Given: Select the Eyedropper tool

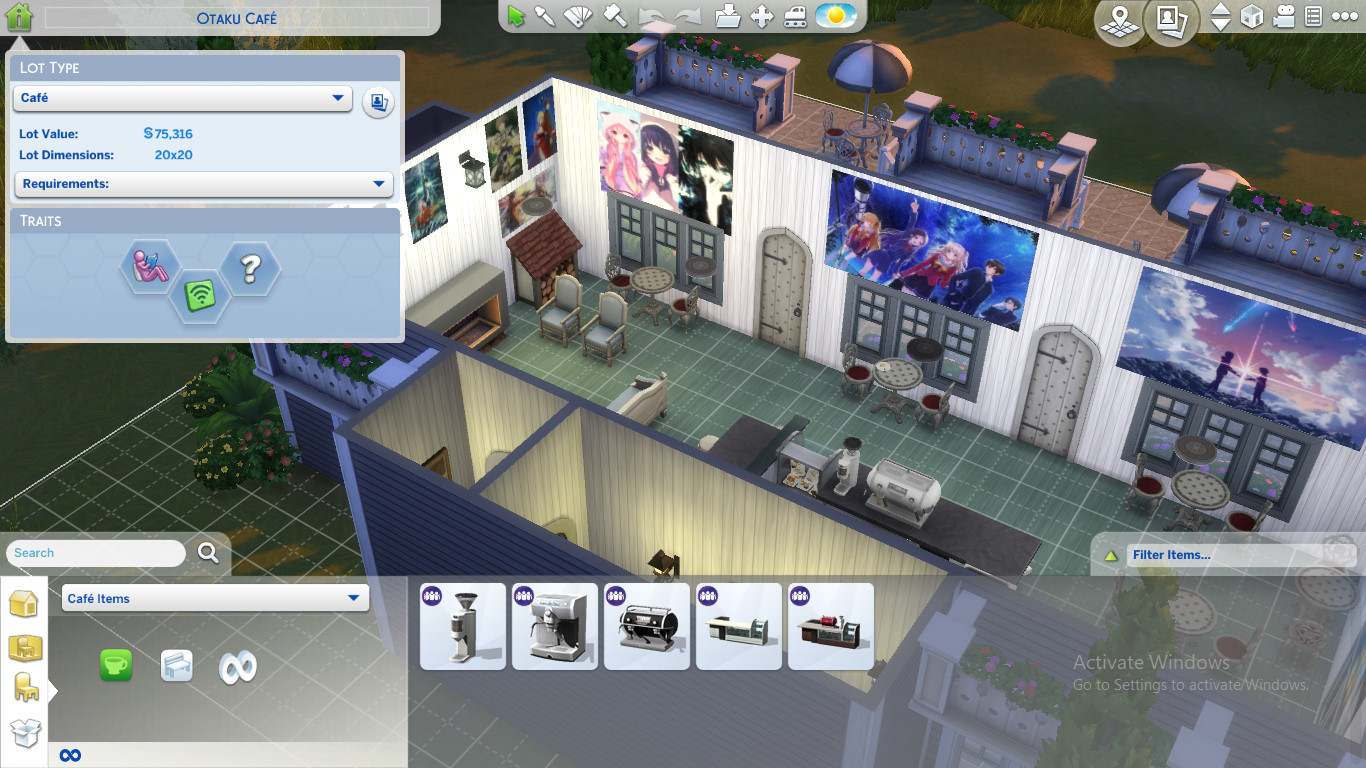Looking at the screenshot, I should pyautogui.click(x=543, y=16).
